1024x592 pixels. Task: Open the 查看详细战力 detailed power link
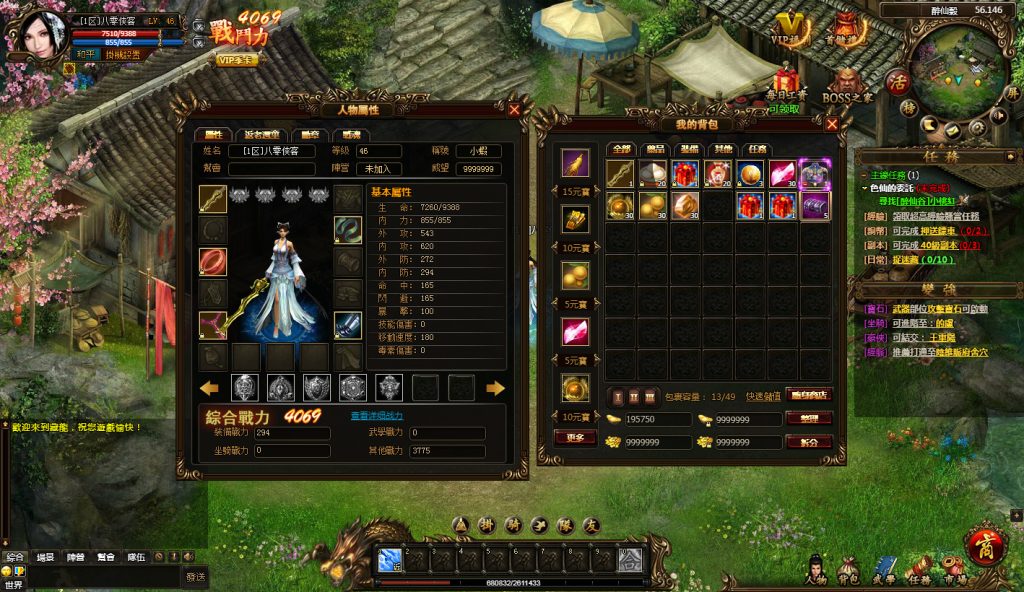376,415
